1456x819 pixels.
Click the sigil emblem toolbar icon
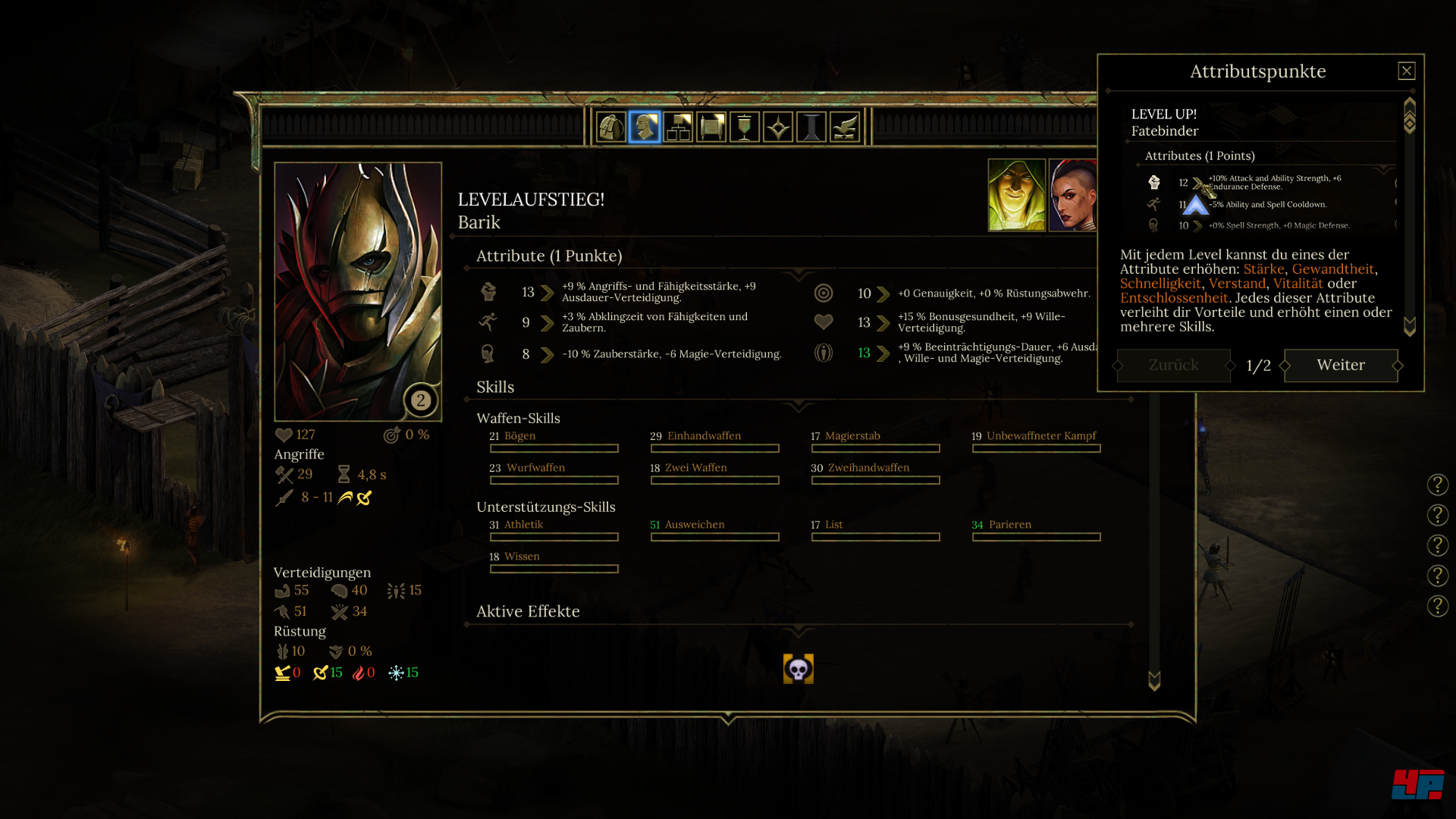coord(780,127)
